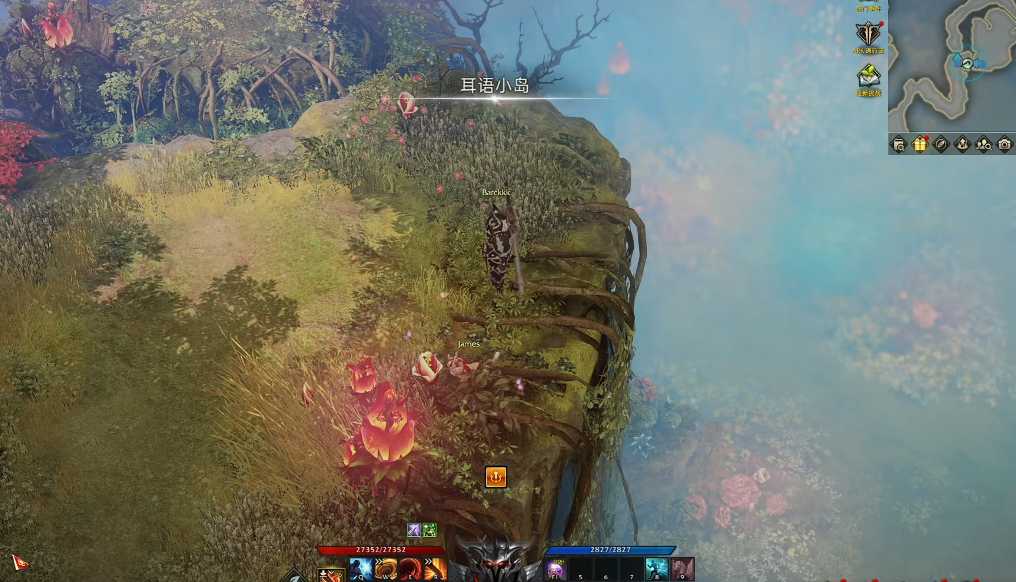This screenshot has height=582, width=1016.
Task: Open the camera screenshot button
Action: (1004, 144)
